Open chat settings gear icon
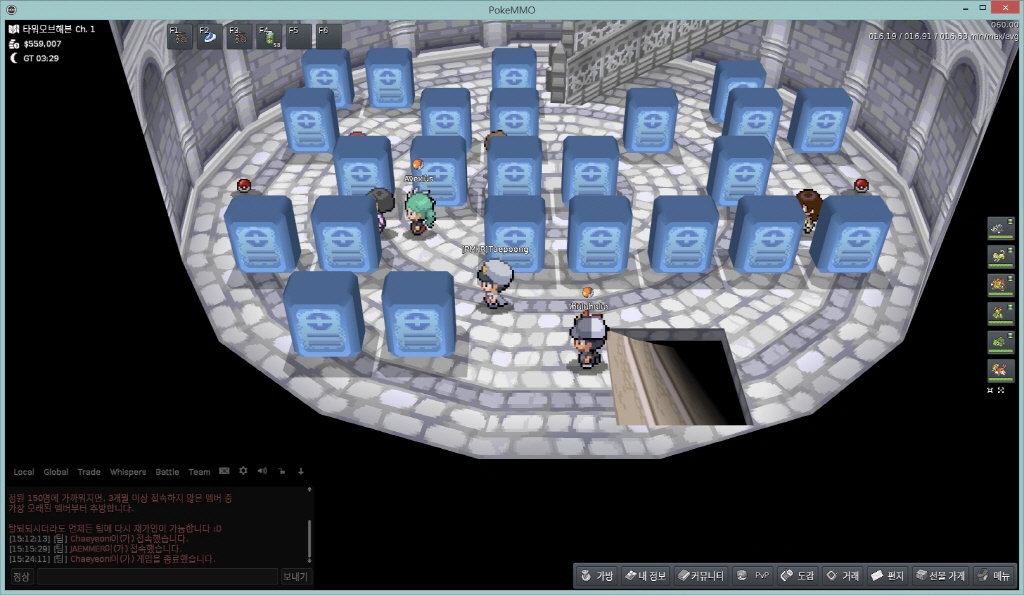Screen dimensions: 1024x595 pyautogui.click(x=243, y=471)
